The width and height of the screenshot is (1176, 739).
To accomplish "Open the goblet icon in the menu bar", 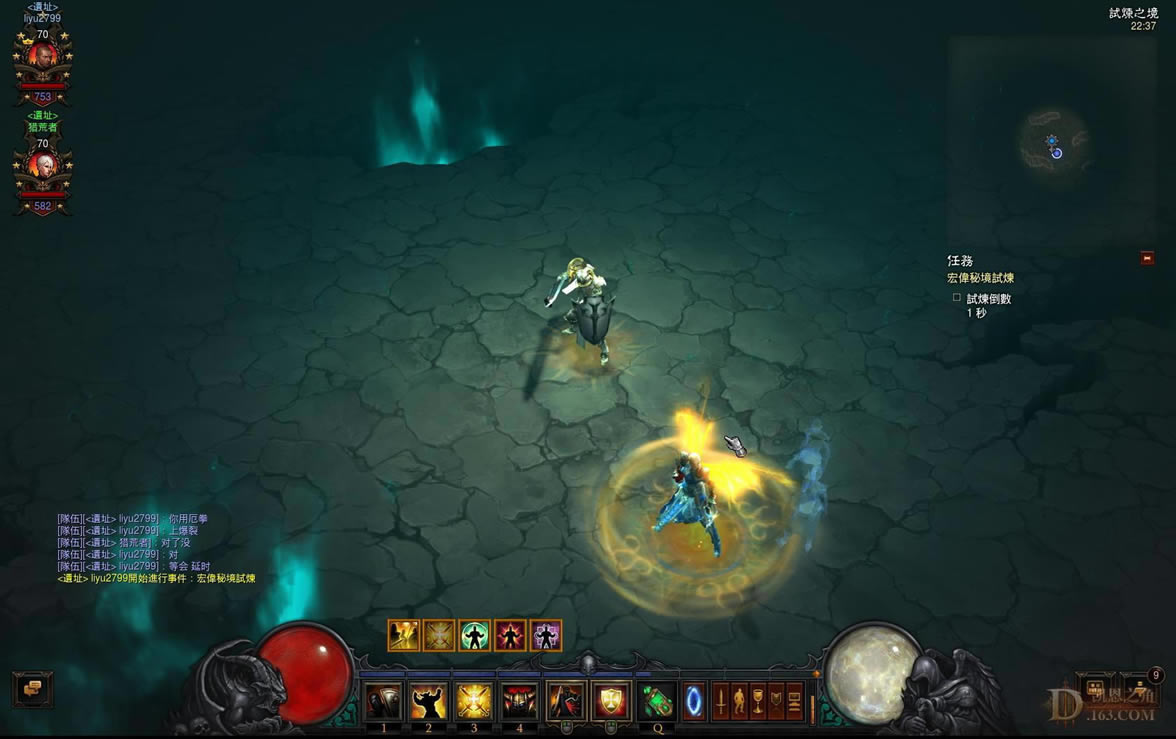I will point(758,702).
